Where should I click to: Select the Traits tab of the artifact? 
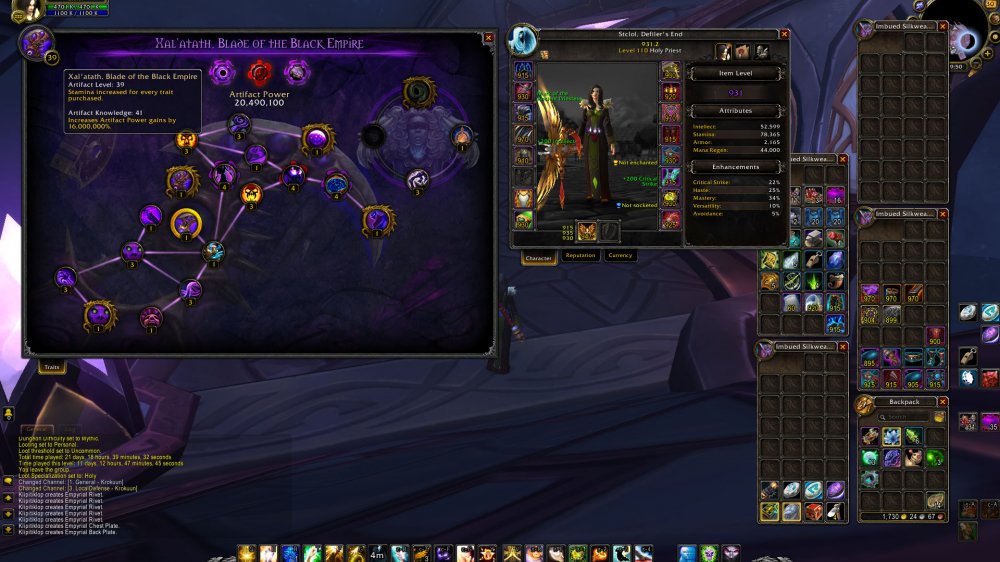pyautogui.click(x=50, y=367)
